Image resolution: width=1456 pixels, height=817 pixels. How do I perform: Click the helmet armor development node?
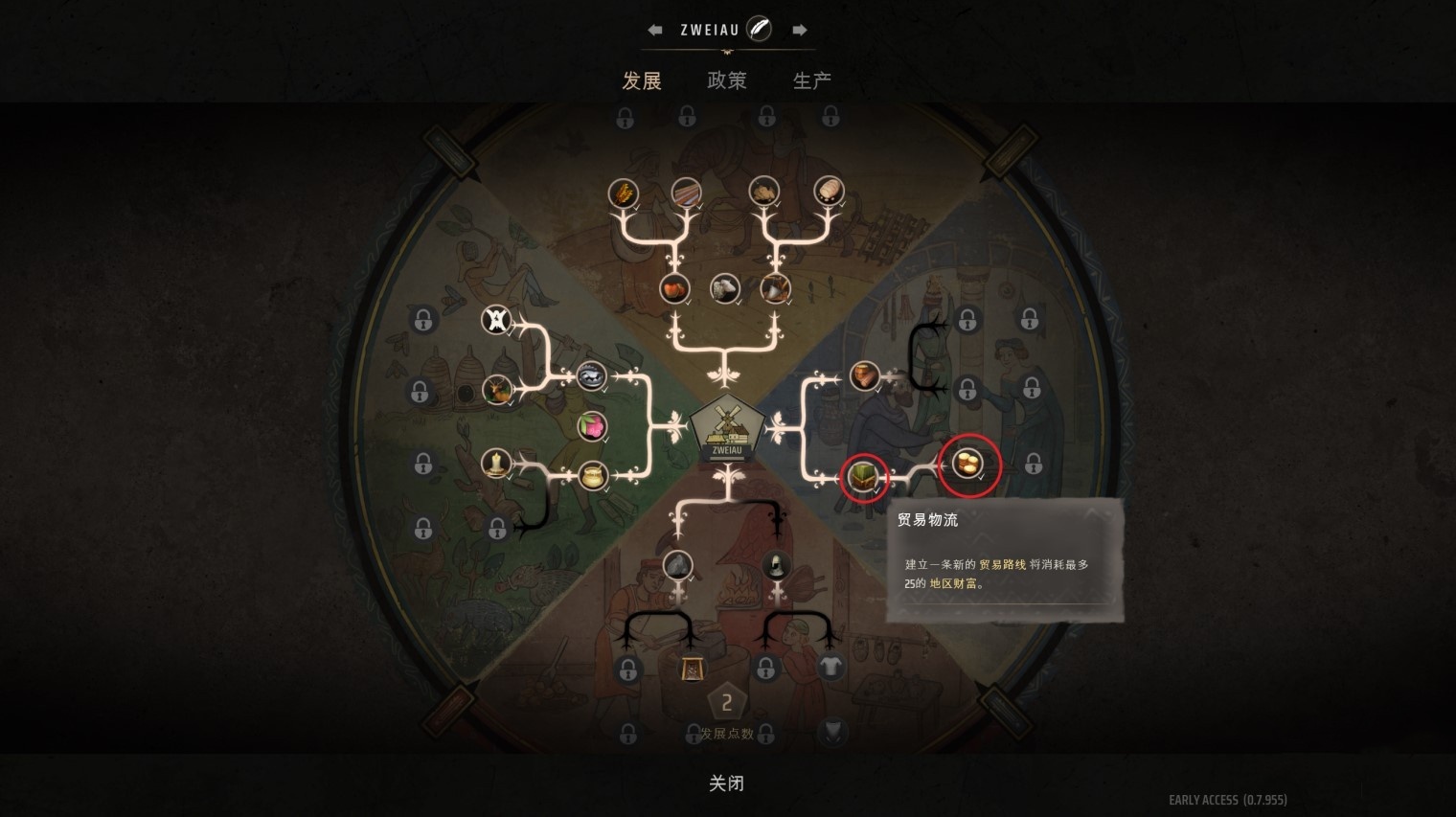tap(777, 567)
